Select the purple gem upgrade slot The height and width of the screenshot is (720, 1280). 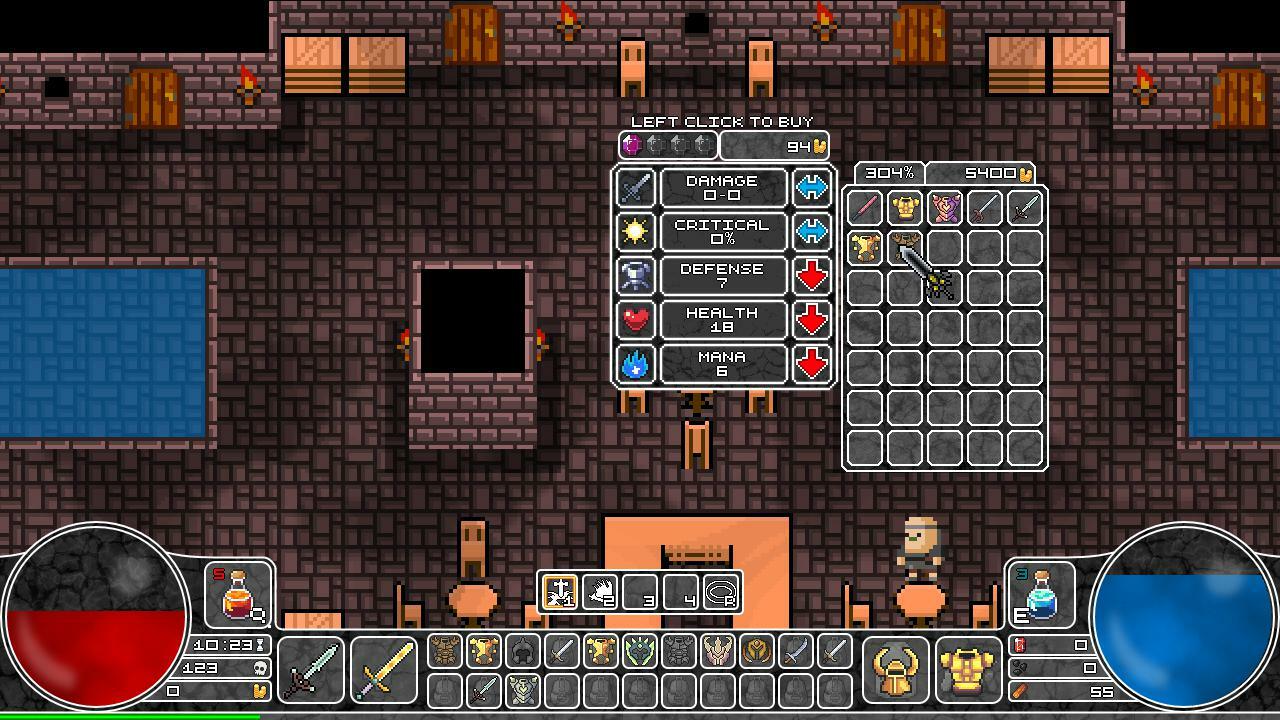click(x=629, y=145)
